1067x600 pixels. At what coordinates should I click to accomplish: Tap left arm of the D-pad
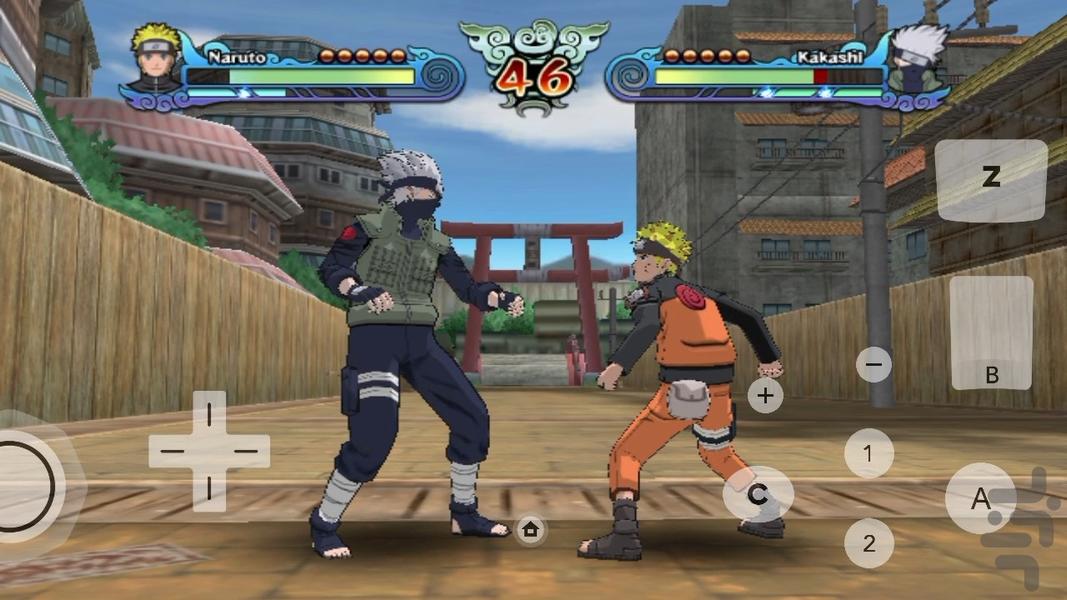[x=172, y=451]
